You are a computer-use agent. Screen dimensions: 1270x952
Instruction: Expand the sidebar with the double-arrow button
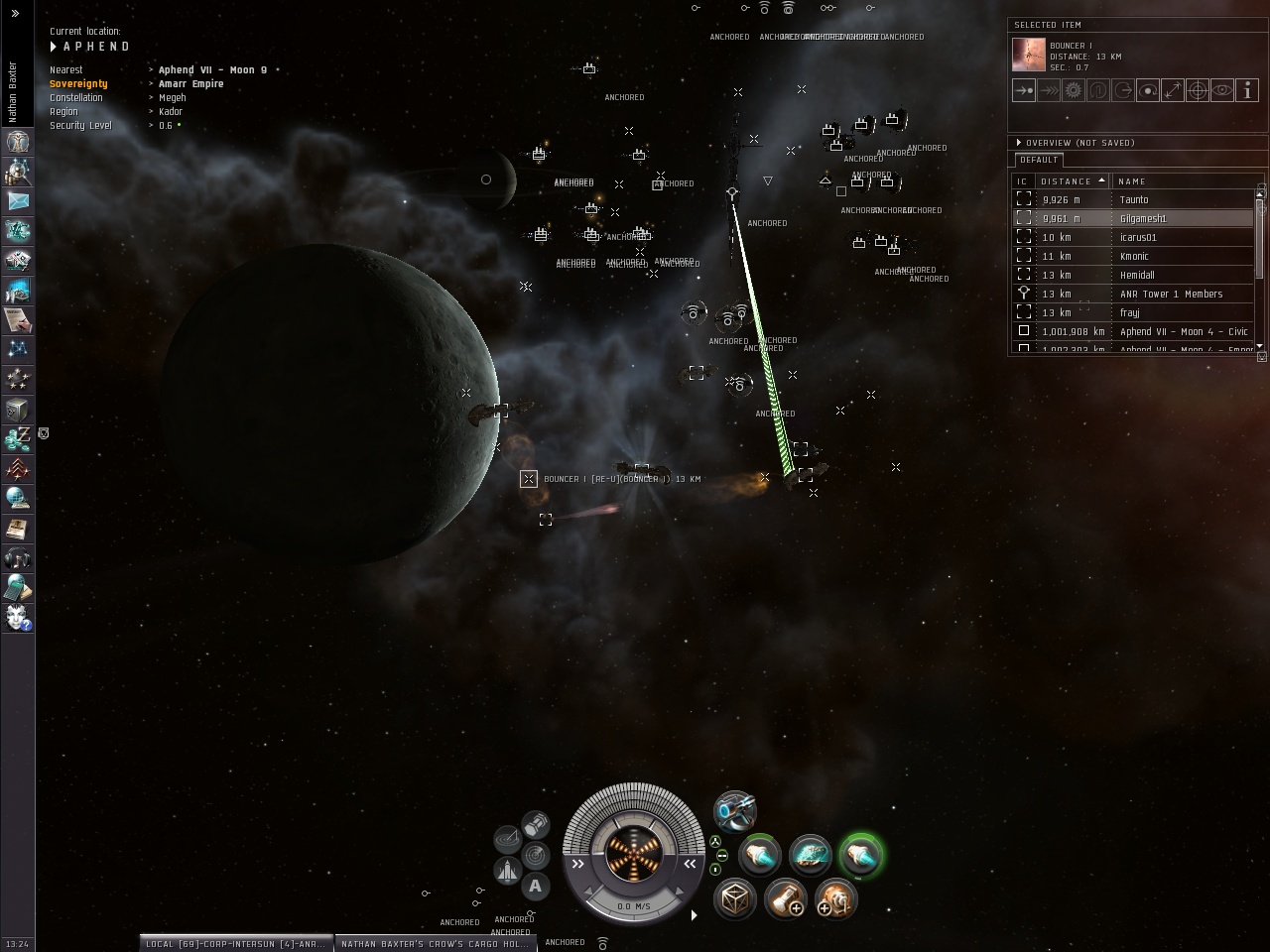(15, 14)
